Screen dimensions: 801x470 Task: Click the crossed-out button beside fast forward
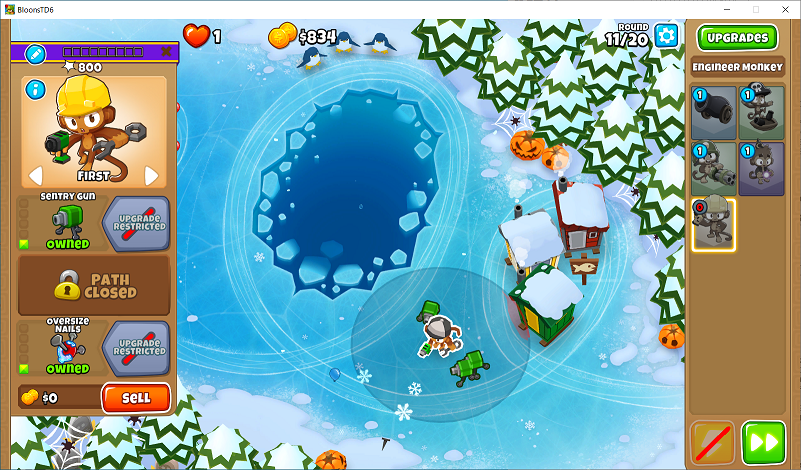coord(712,441)
